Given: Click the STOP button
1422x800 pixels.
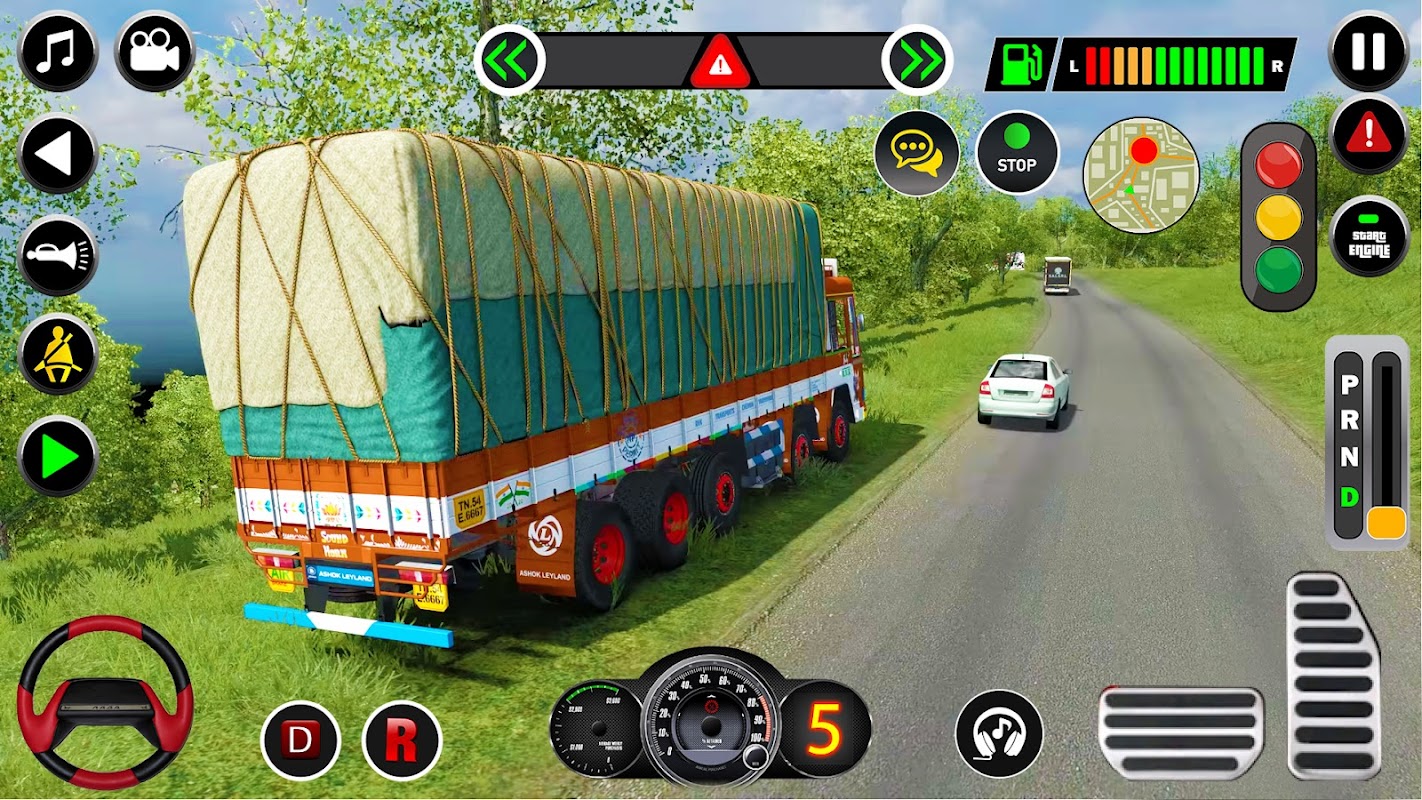Looking at the screenshot, I should pyautogui.click(x=1017, y=153).
